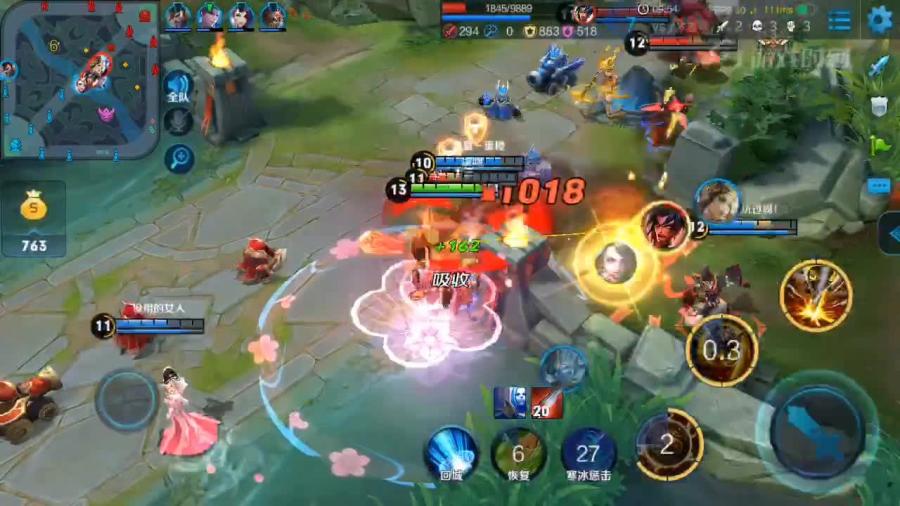
Task: Send the green flag gather signal
Action: tap(879, 145)
